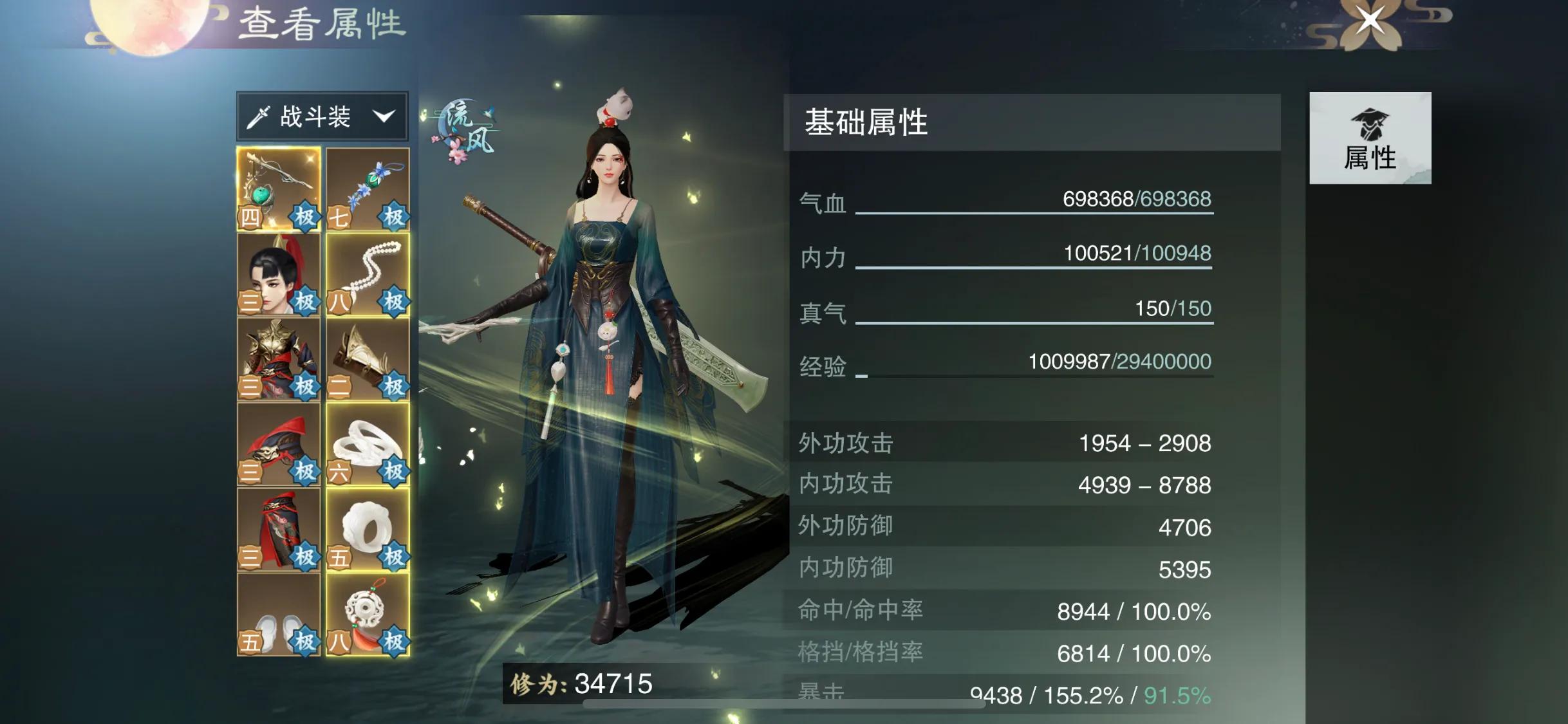
Task: Switch to the 属性 attributes tab
Action: click(x=1369, y=138)
